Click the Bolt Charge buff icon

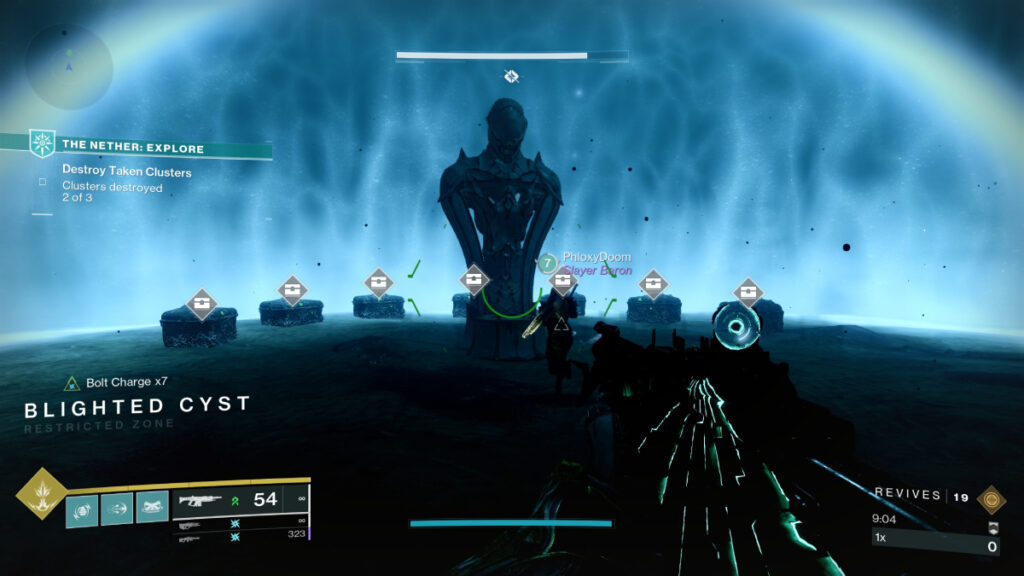pos(72,383)
